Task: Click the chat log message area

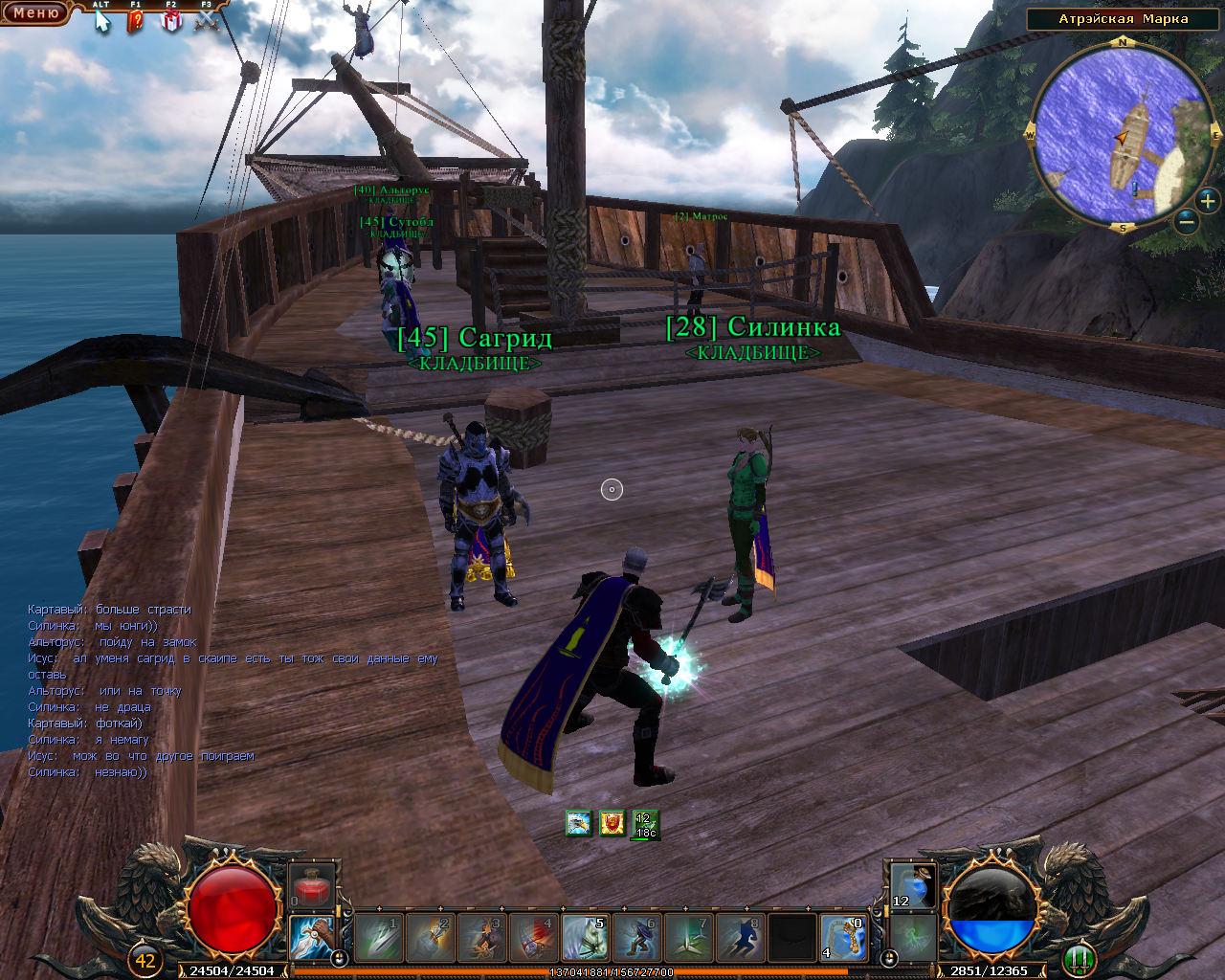Action: (x=230, y=690)
